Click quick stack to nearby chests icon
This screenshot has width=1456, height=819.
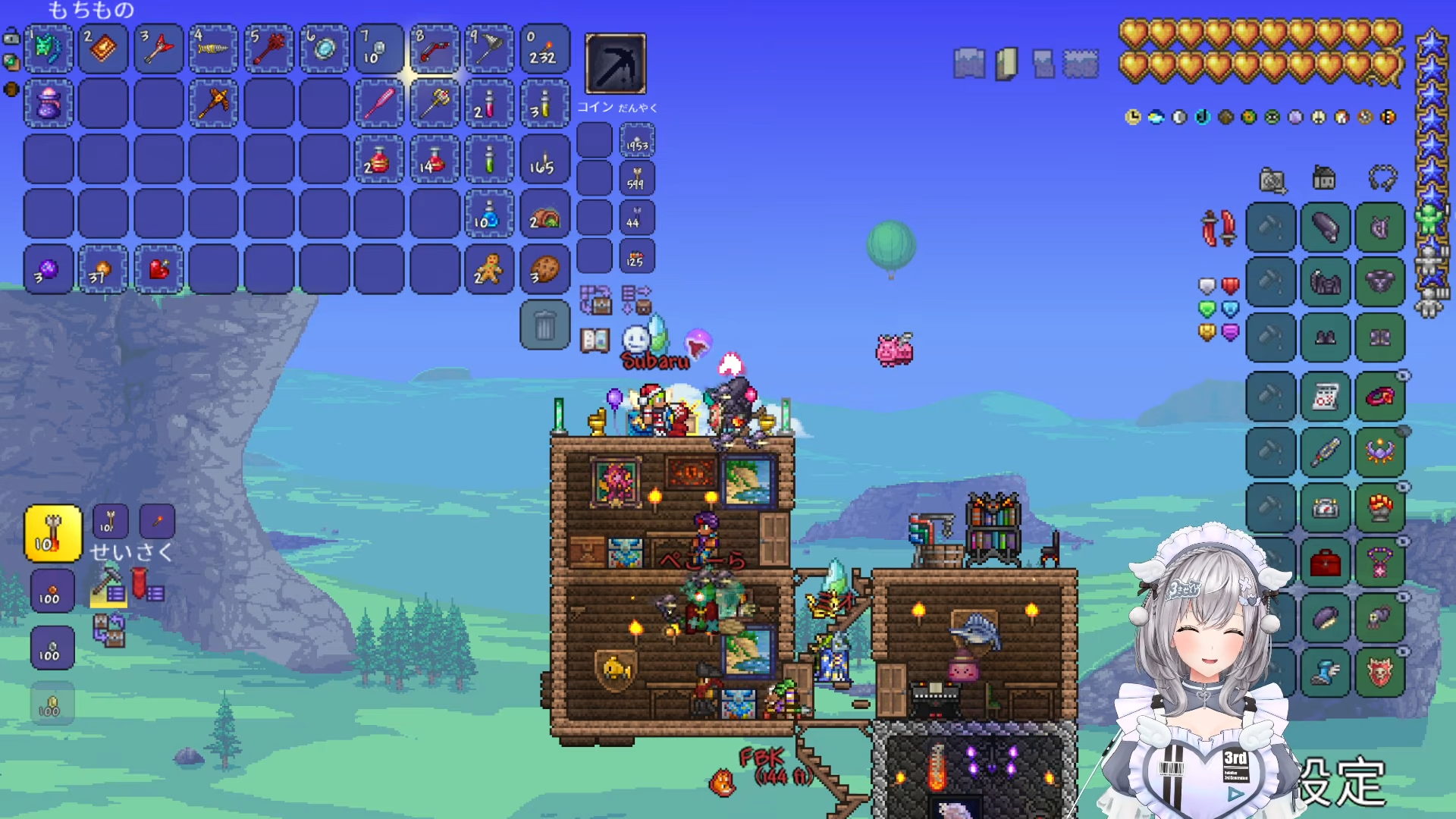[x=595, y=300]
